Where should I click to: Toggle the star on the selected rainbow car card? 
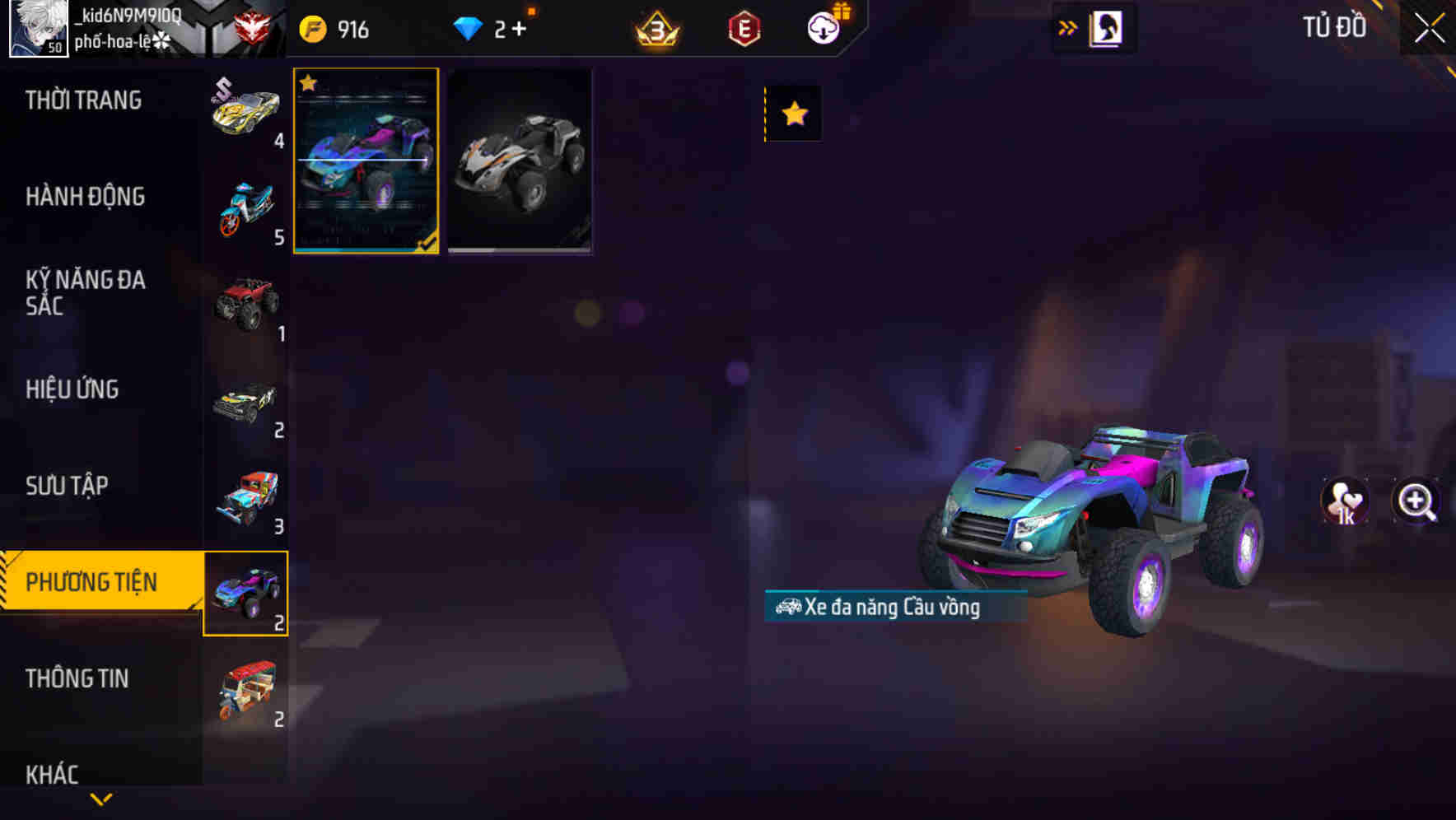(x=309, y=84)
